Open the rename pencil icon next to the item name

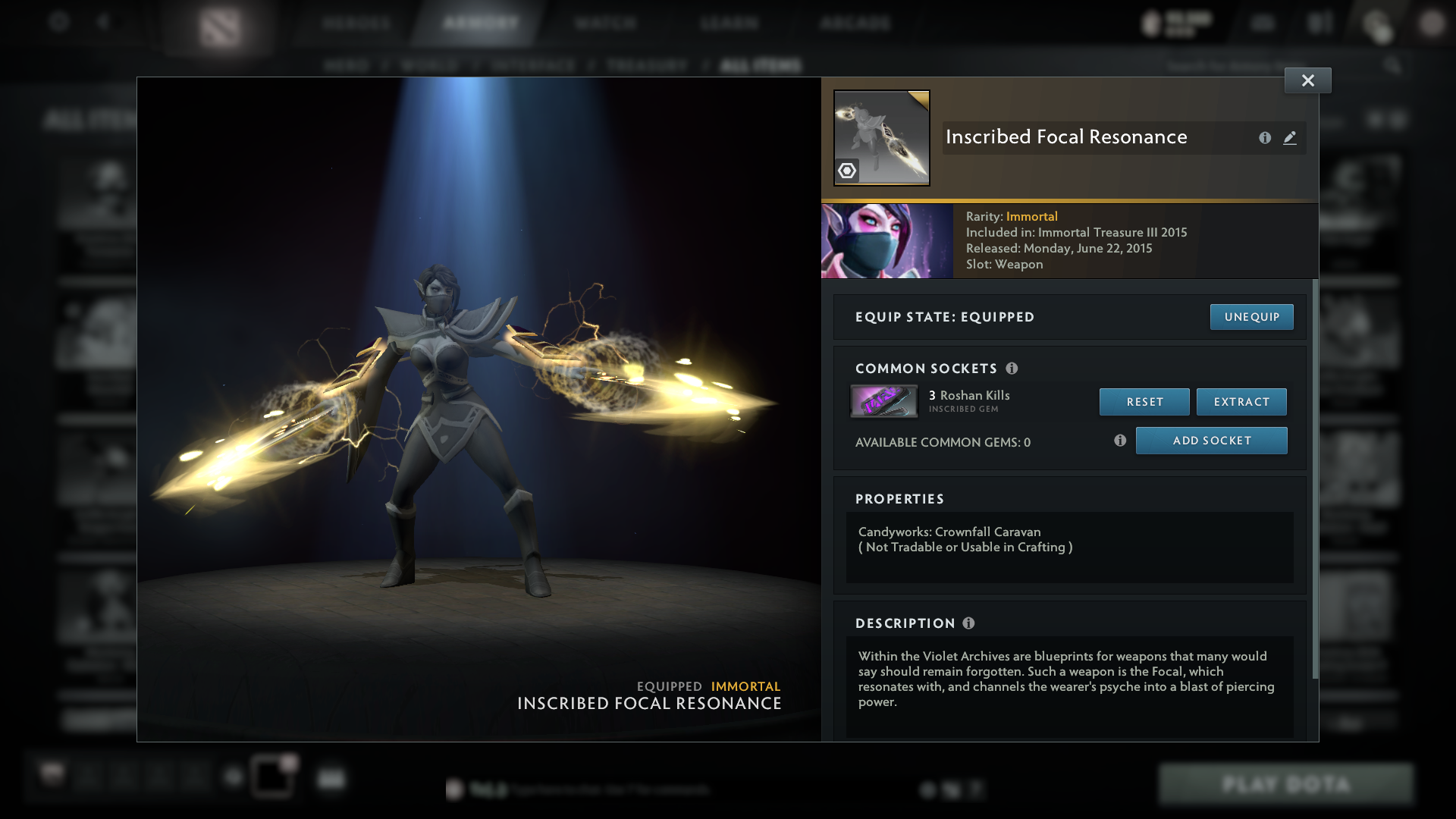tap(1290, 138)
